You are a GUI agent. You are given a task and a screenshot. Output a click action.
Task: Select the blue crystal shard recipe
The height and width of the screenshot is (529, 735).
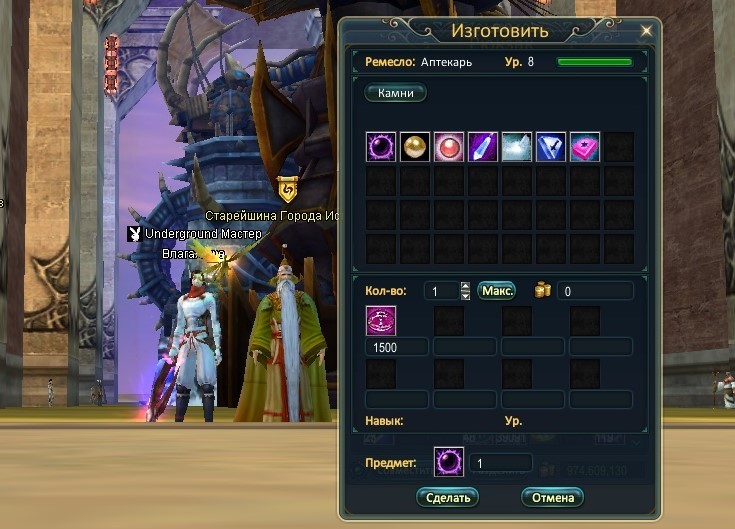484,147
